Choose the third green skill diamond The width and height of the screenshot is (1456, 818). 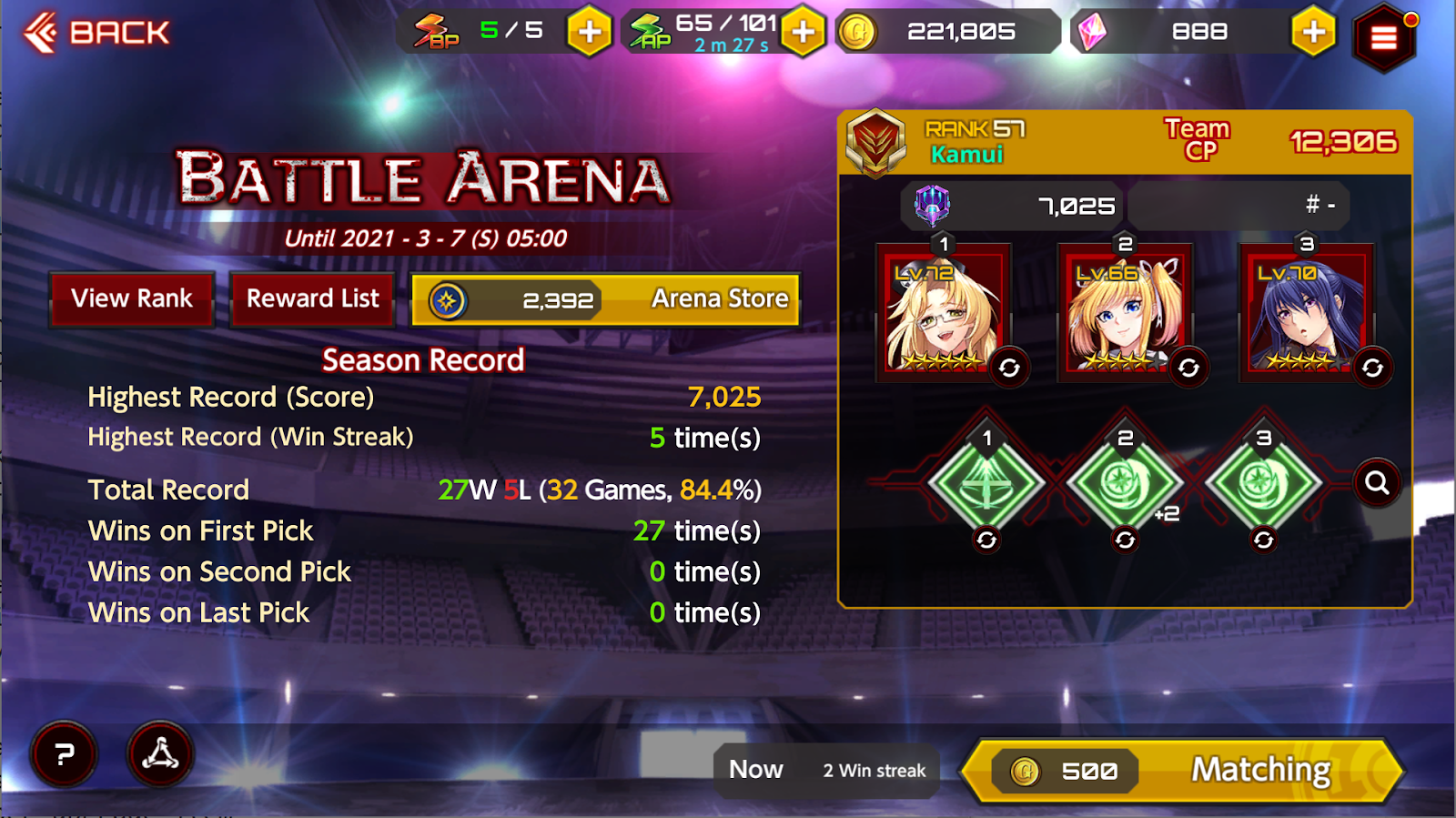click(x=1263, y=481)
